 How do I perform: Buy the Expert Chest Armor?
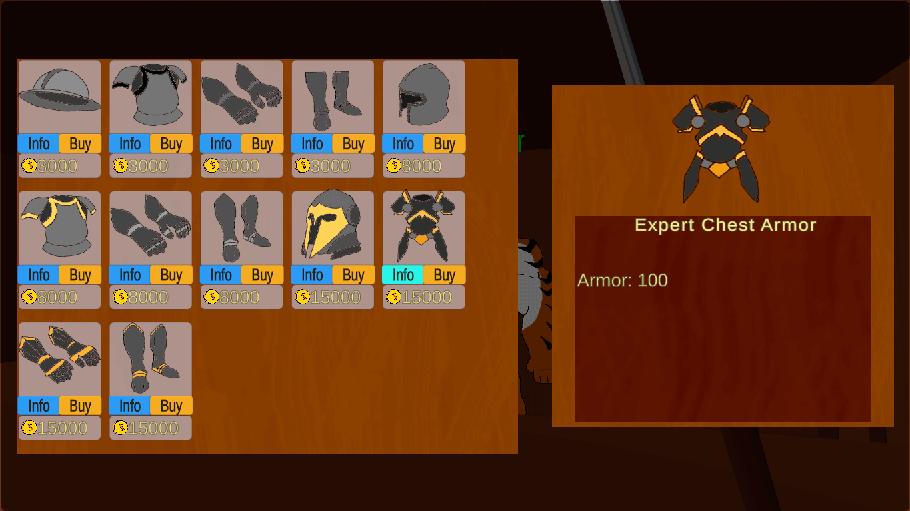click(x=444, y=274)
